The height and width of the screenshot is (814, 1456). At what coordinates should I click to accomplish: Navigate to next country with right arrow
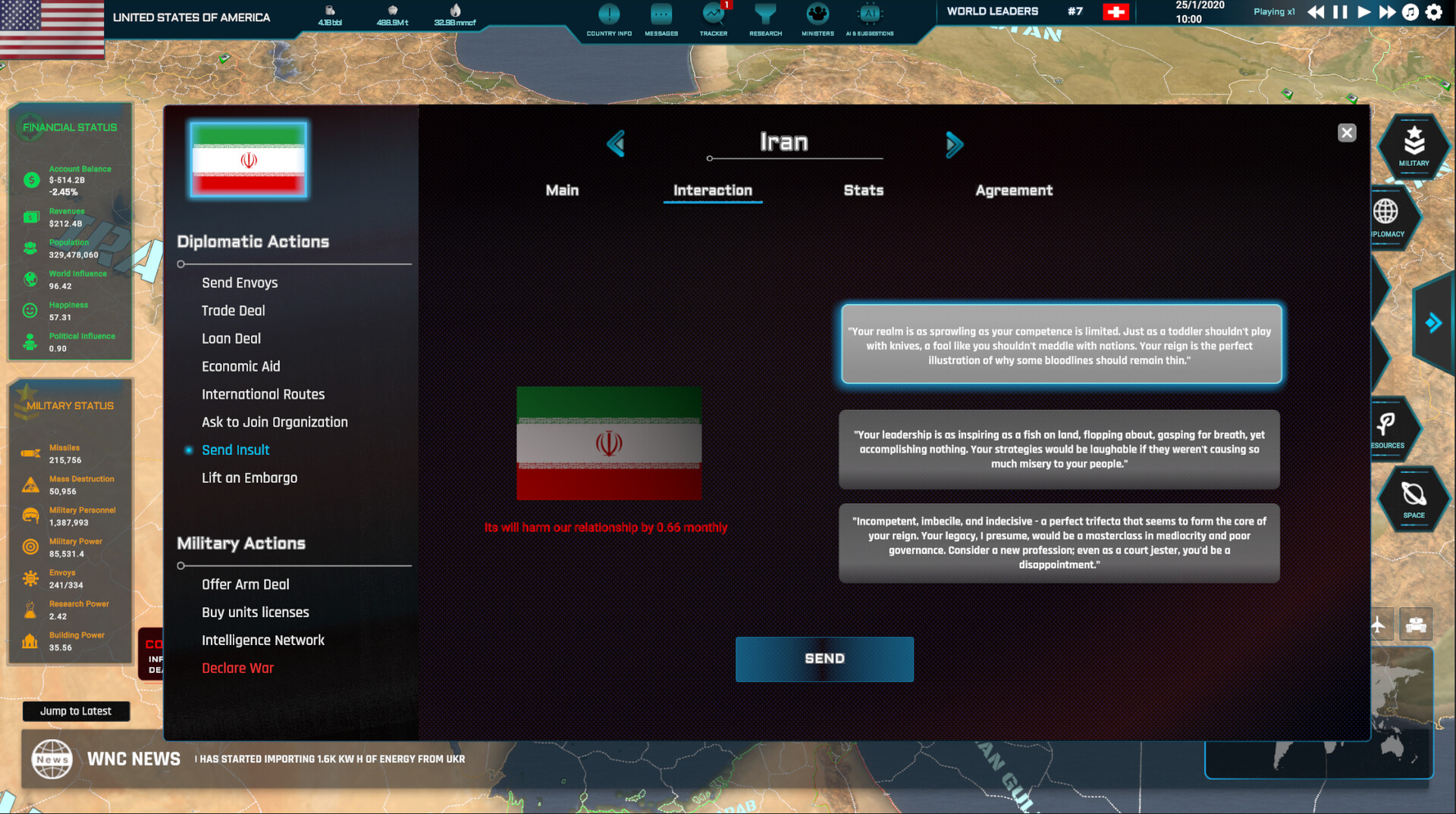955,144
